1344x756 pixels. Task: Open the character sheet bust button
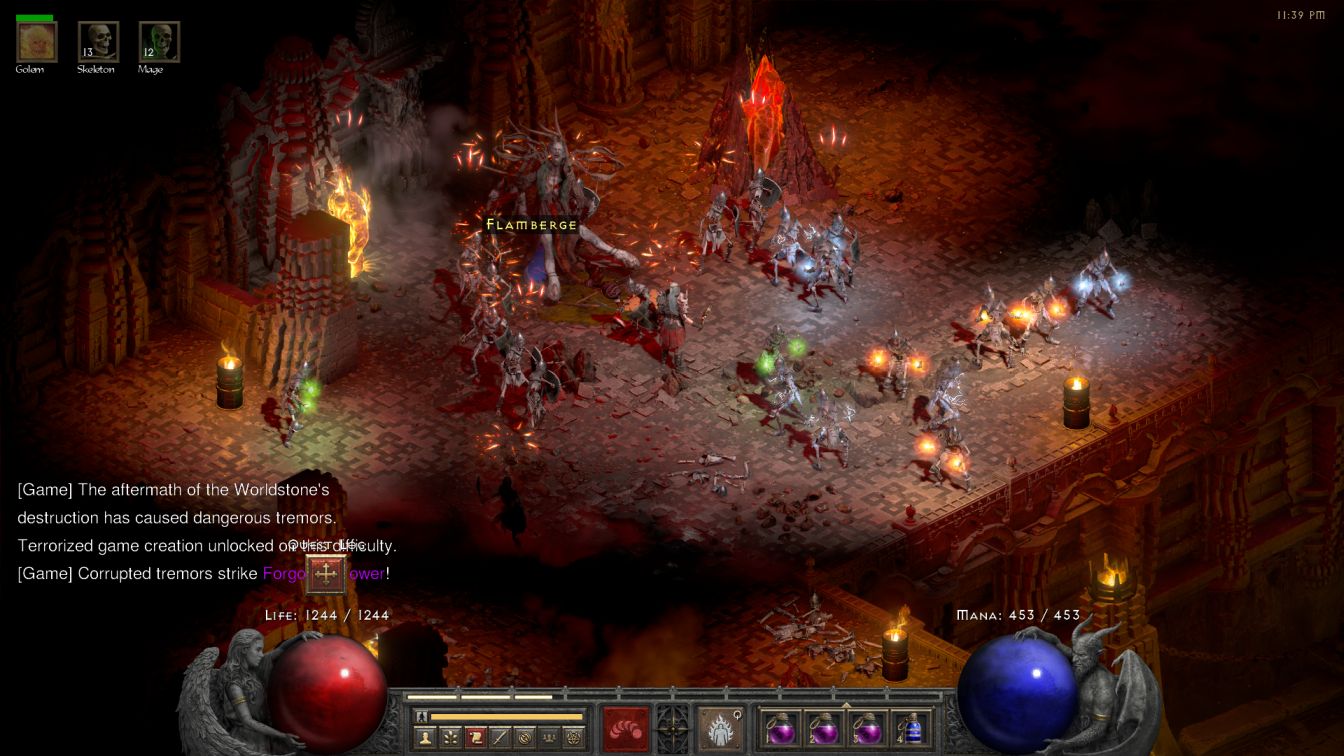(x=425, y=738)
